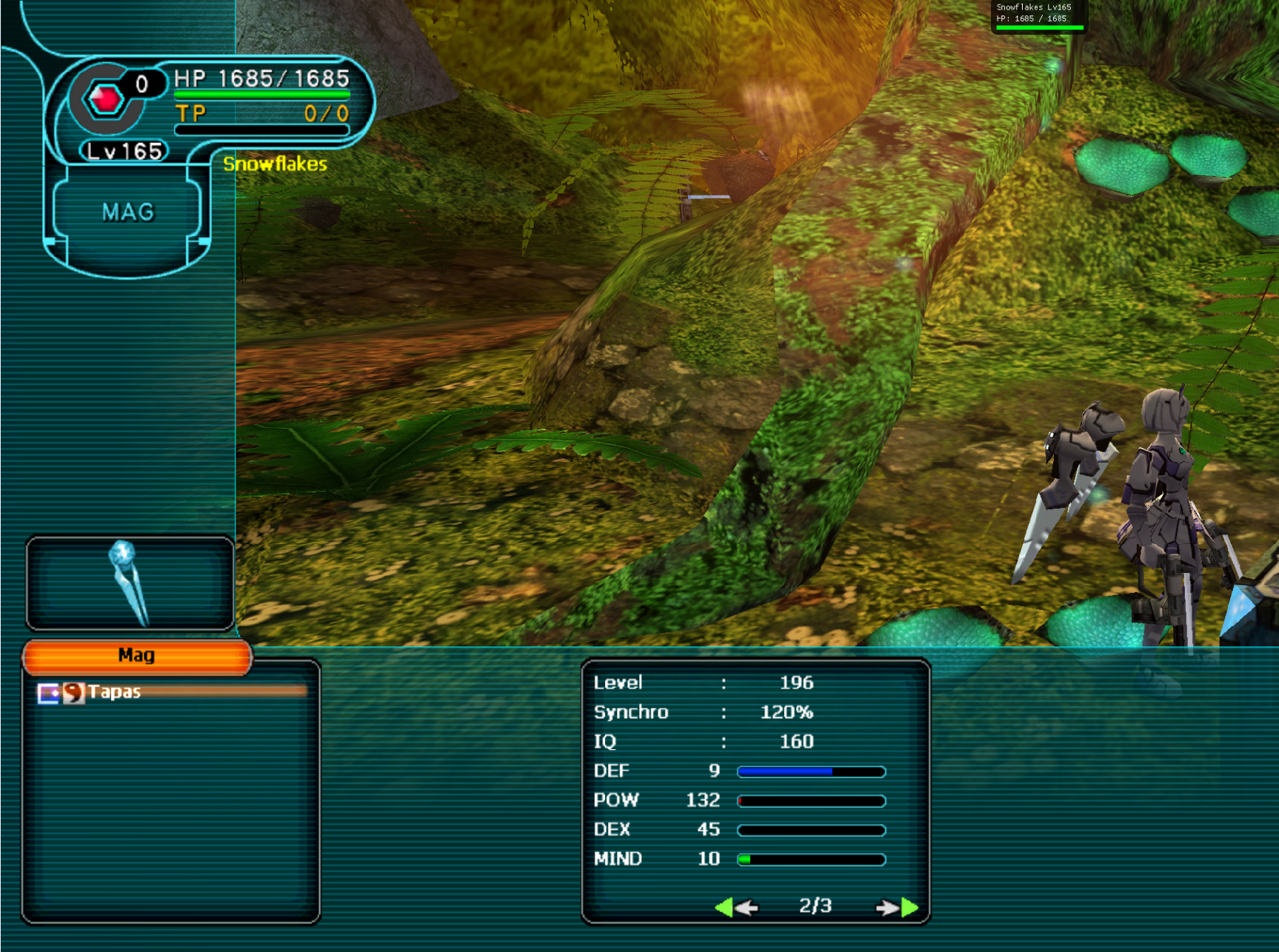Open the MAG panel under the status
Screen dimensions: 1279x952
point(128,213)
